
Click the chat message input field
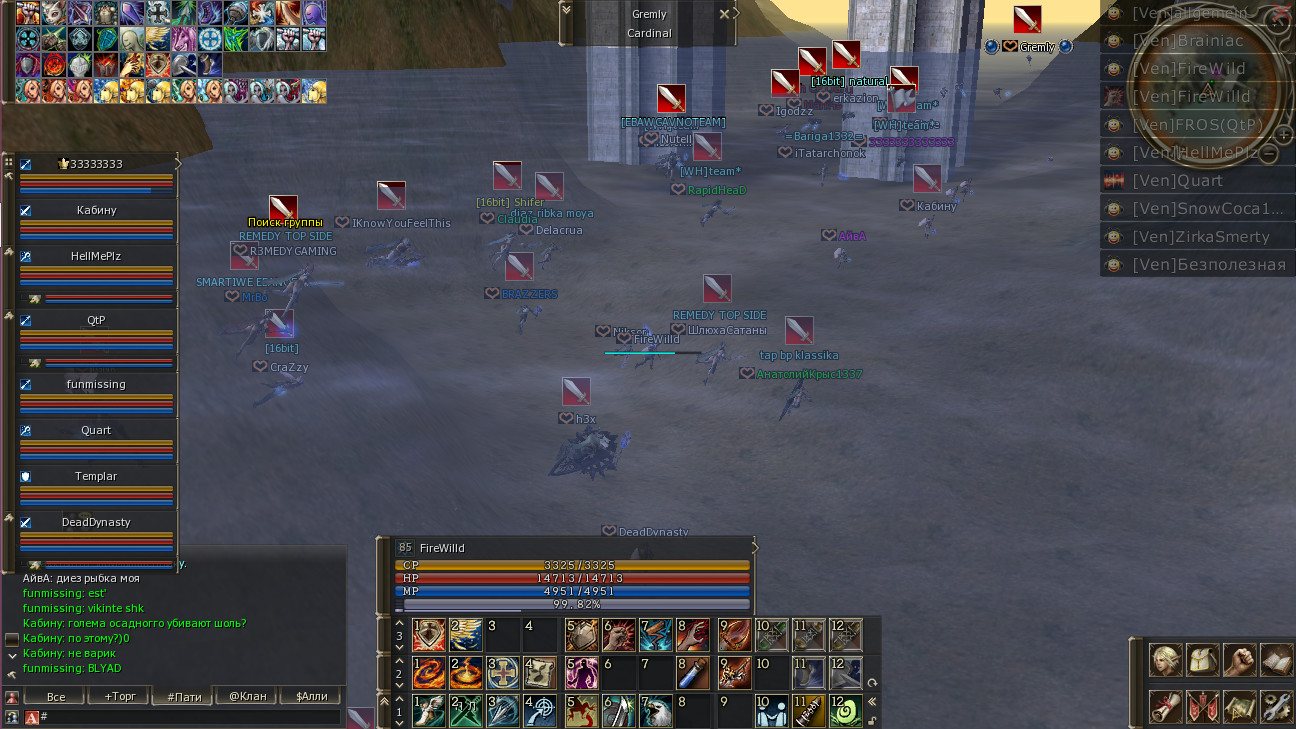point(190,717)
